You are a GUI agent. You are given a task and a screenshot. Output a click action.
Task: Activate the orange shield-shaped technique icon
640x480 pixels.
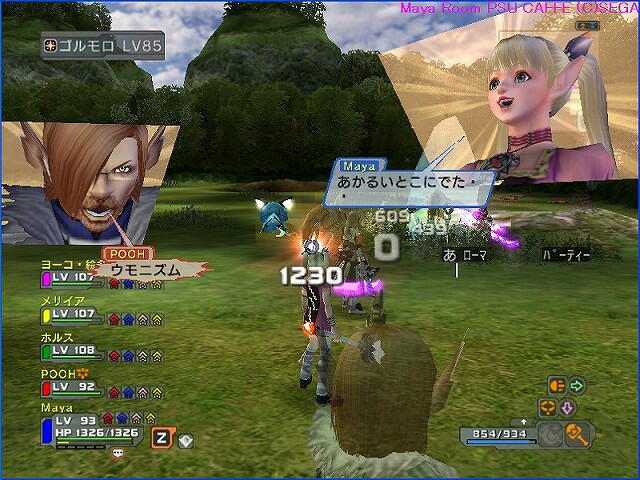point(558,385)
